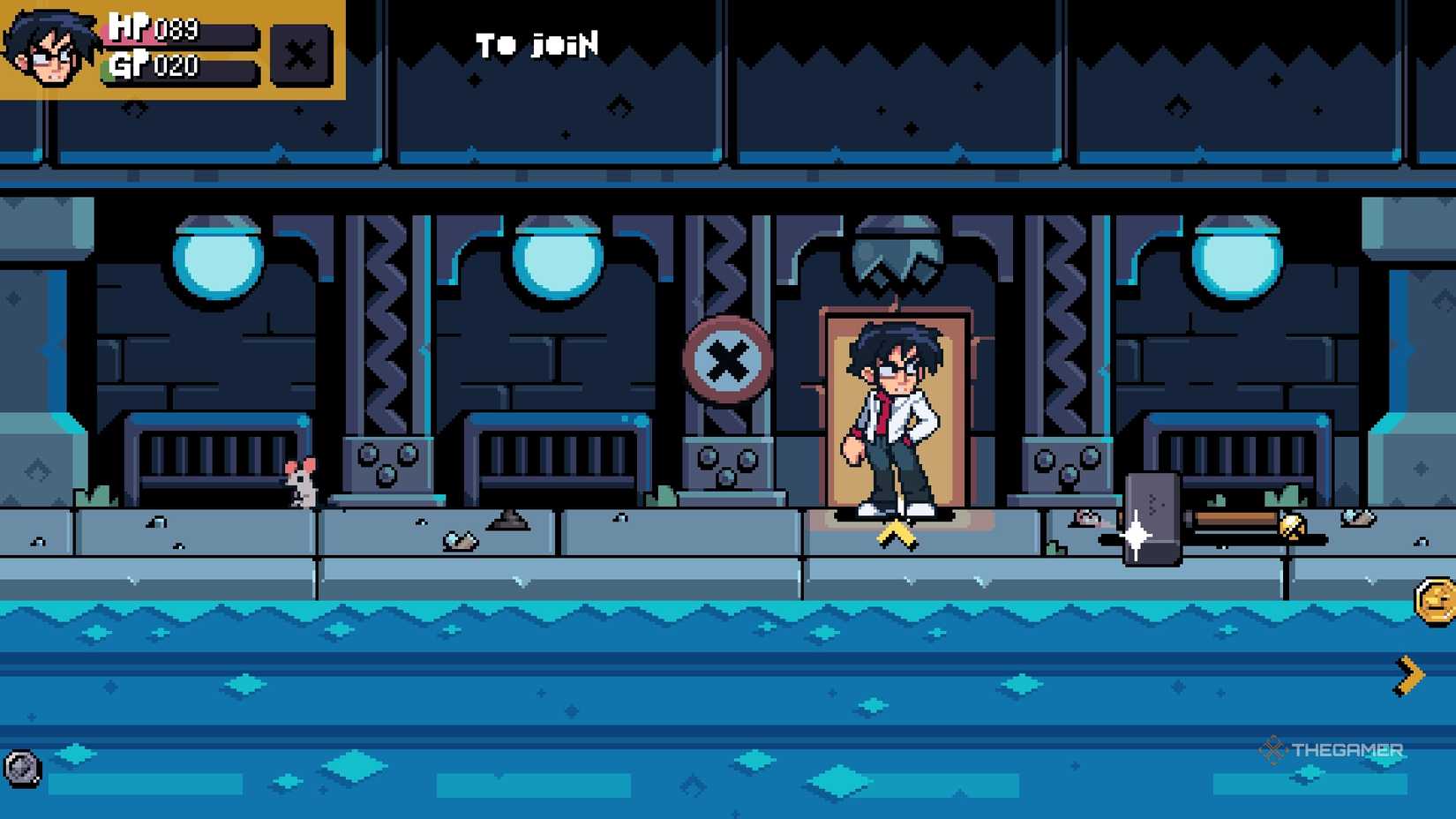Image resolution: width=1456 pixels, height=819 pixels.
Task: Toggle the X button beside the HP bar
Action: point(301,55)
